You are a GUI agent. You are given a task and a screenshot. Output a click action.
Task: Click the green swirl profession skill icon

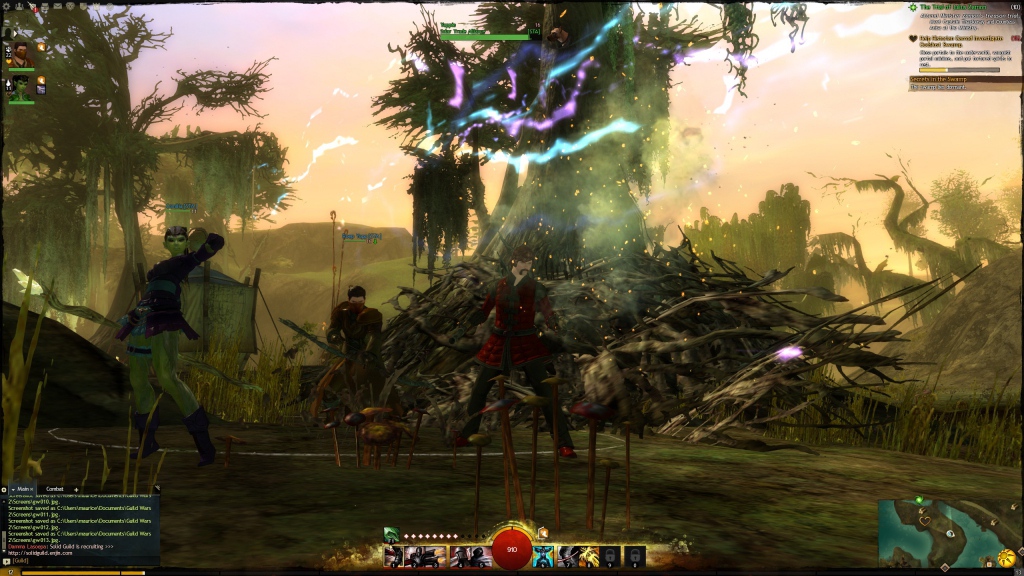[392, 535]
